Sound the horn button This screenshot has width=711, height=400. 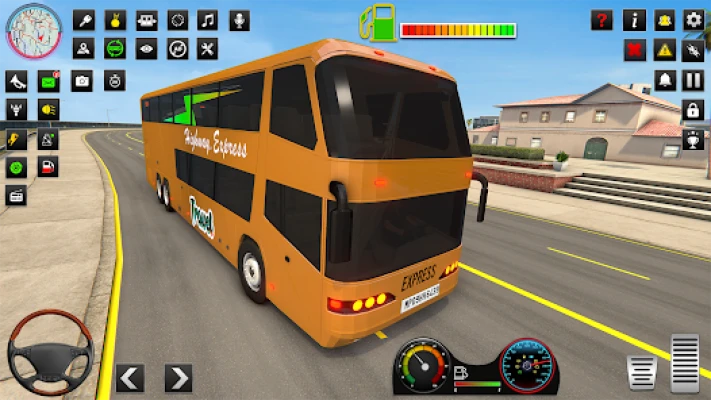[x=17, y=82]
